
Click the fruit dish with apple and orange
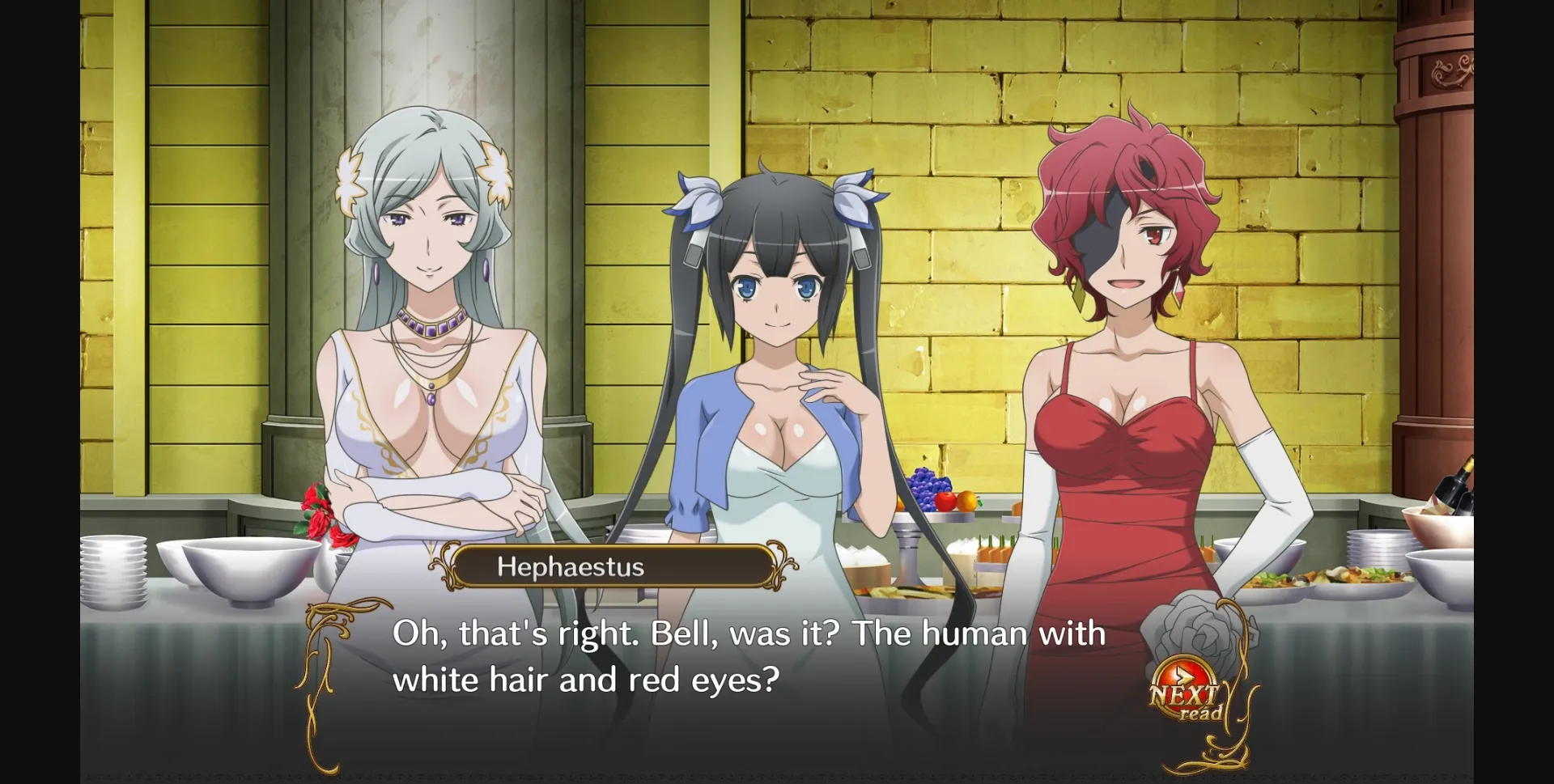[955, 503]
